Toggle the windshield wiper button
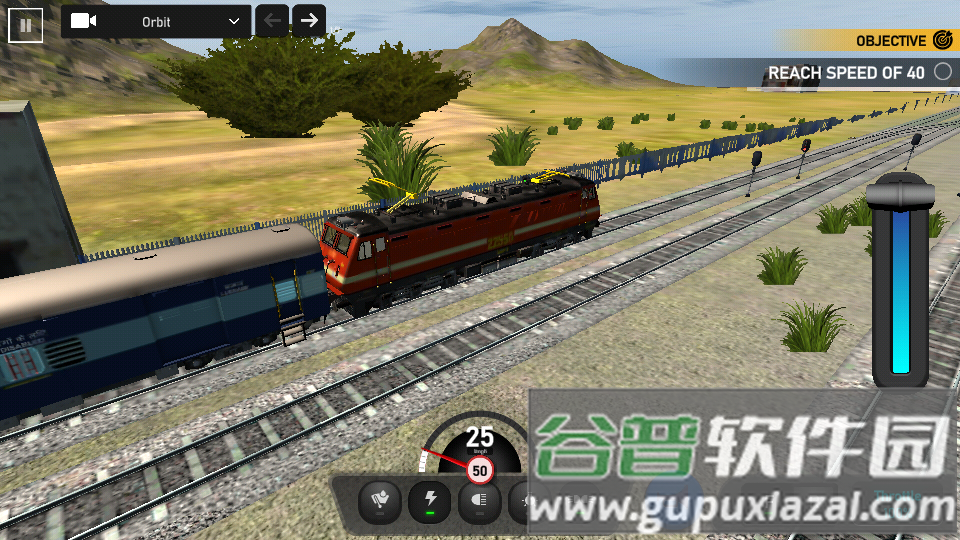Image resolution: width=960 pixels, height=540 pixels. (x=380, y=500)
